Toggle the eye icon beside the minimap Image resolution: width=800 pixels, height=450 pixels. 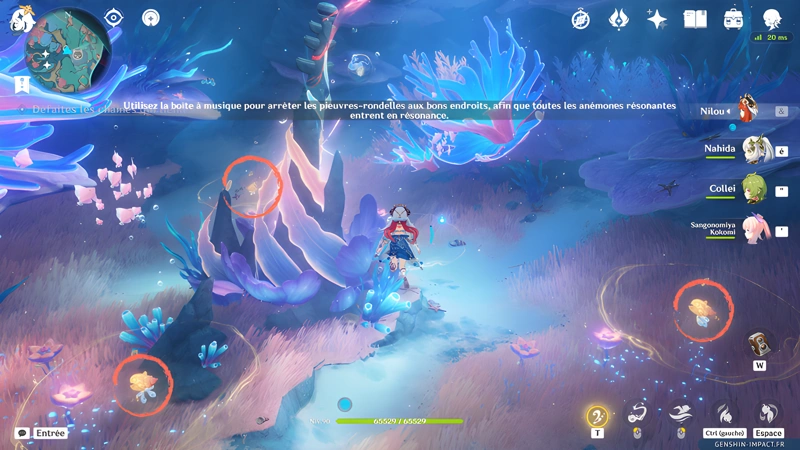pyautogui.click(x=115, y=18)
